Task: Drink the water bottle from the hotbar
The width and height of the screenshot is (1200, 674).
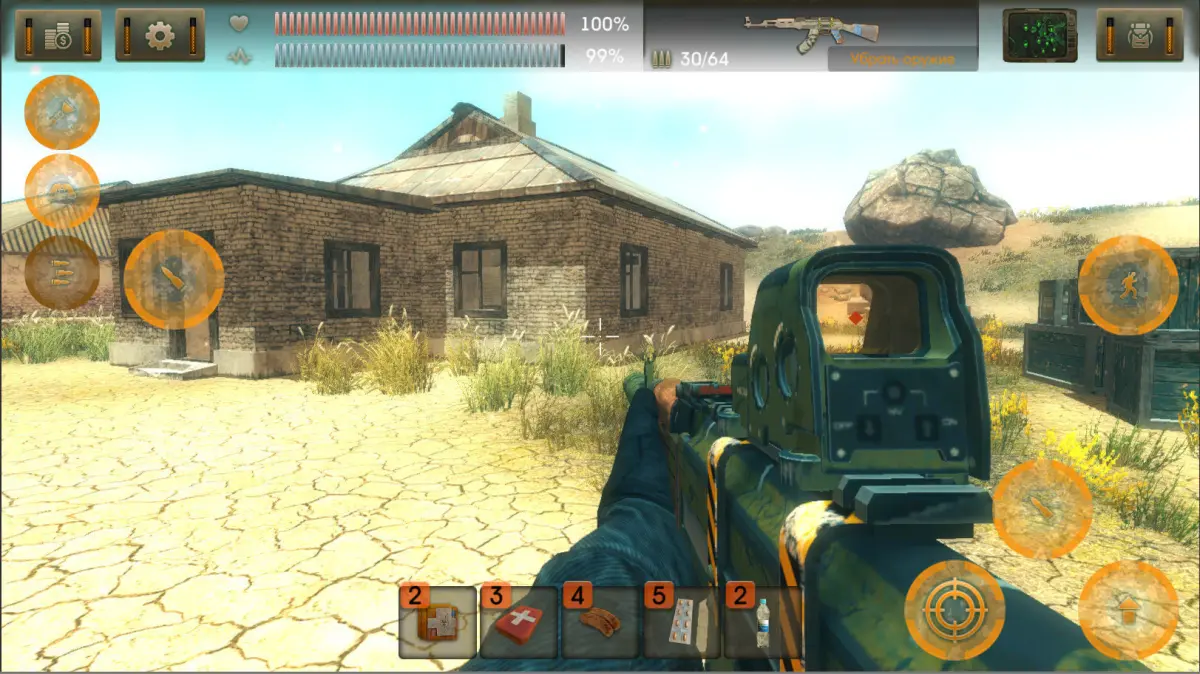Action: [x=762, y=622]
